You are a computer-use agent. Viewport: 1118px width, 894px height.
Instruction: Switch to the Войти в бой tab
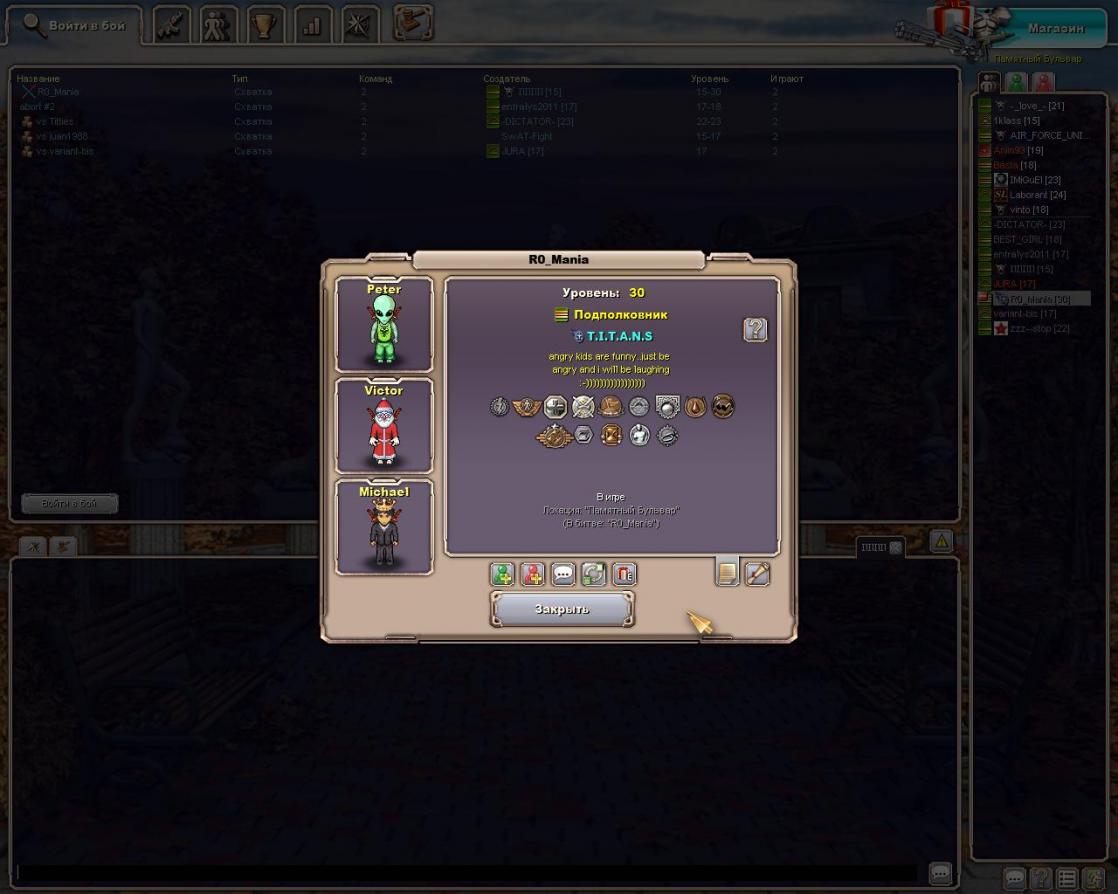point(75,26)
